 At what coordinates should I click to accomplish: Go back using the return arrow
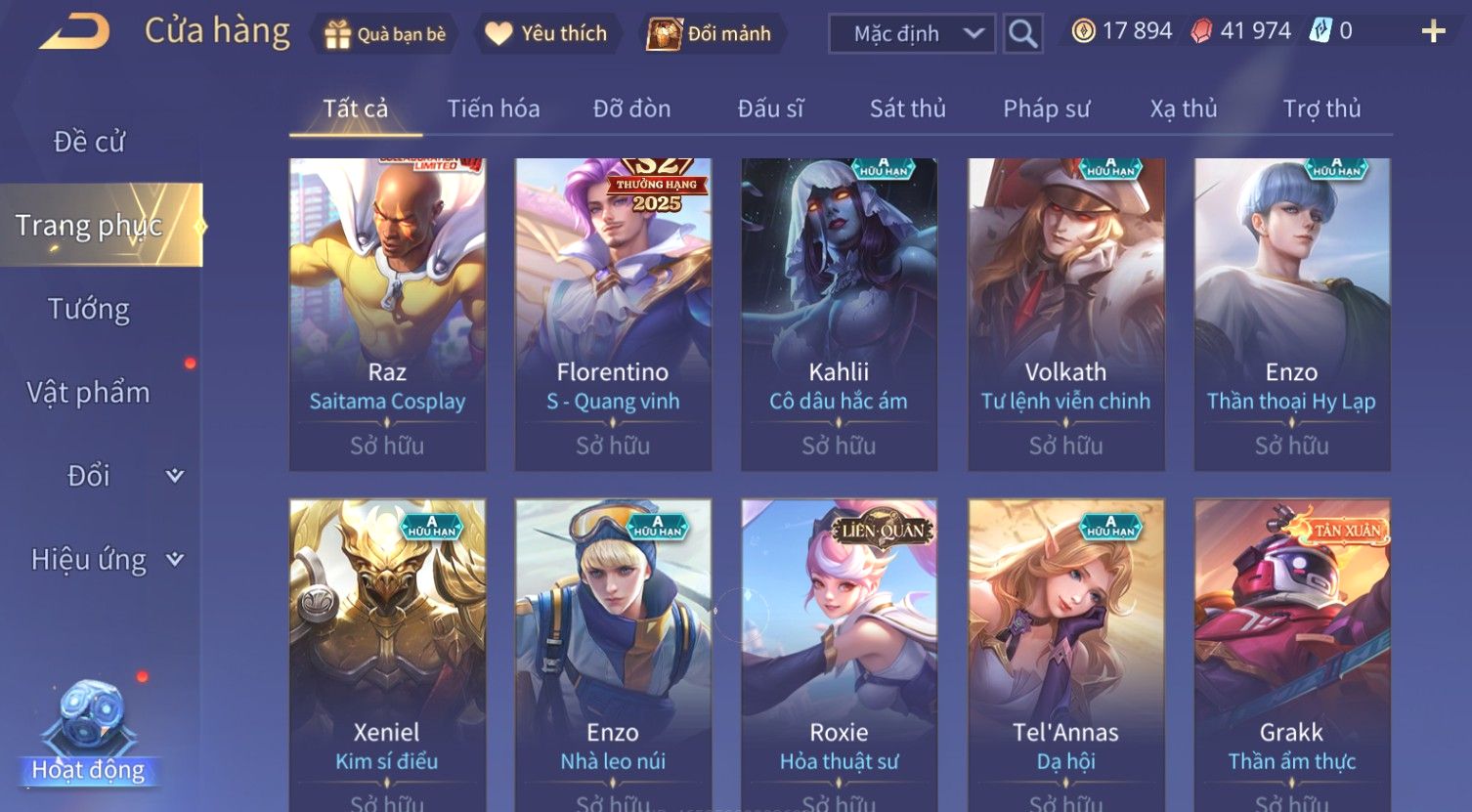pyautogui.click(x=74, y=32)
